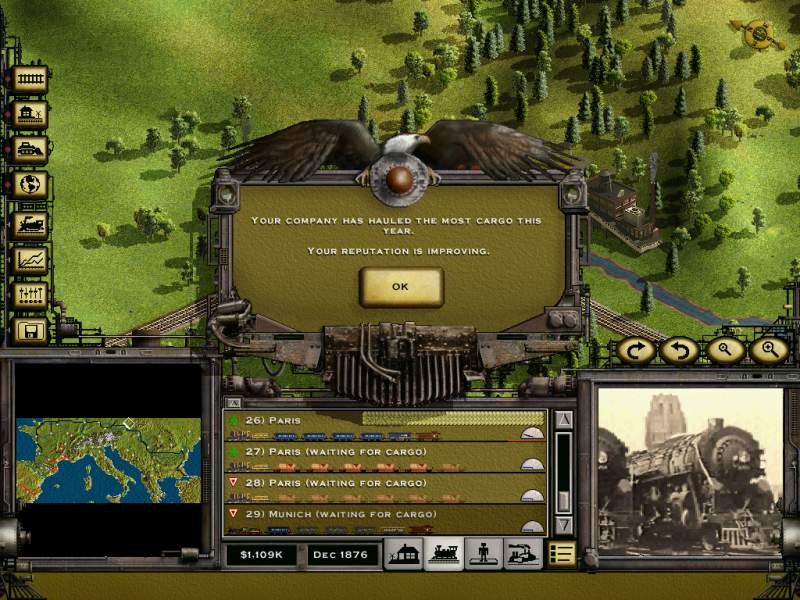This screenshot has height=600, width=800.
Task: Open the control panel settings sliders
Action: click(x=31, y=295)
